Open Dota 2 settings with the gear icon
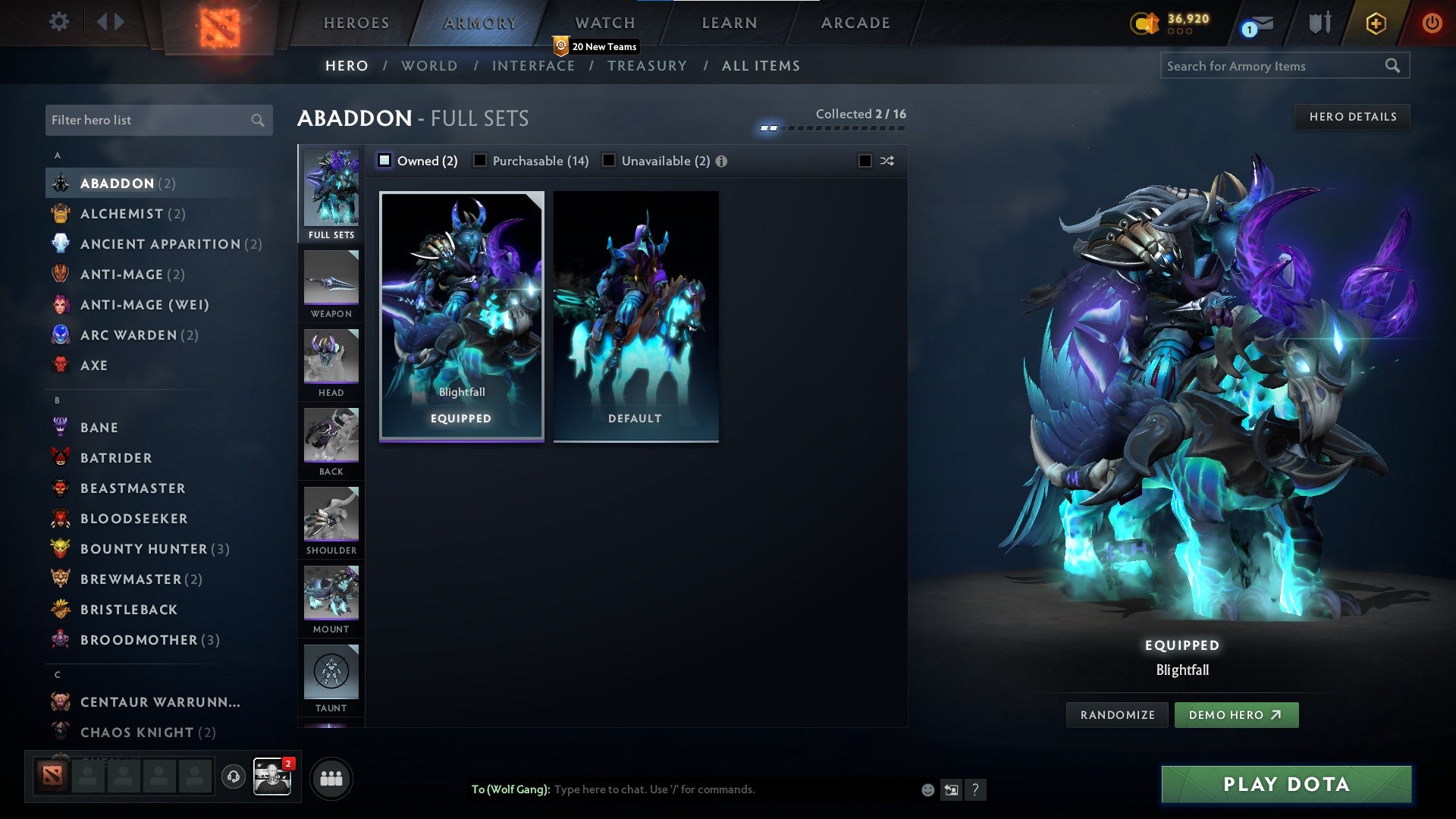1456x819 pixels. tap(58, 22)
